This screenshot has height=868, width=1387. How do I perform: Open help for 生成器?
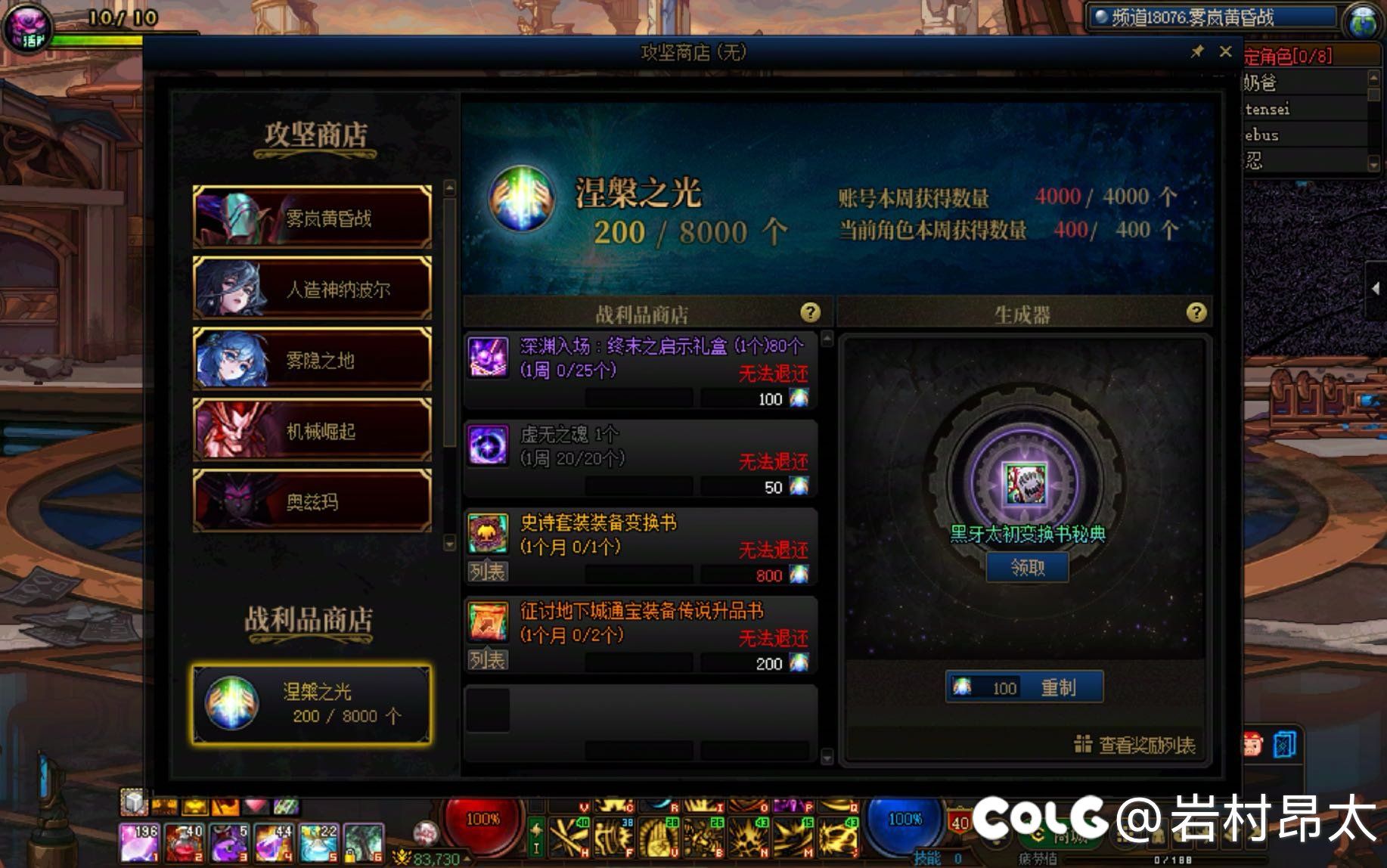[x=1196, y=312]
